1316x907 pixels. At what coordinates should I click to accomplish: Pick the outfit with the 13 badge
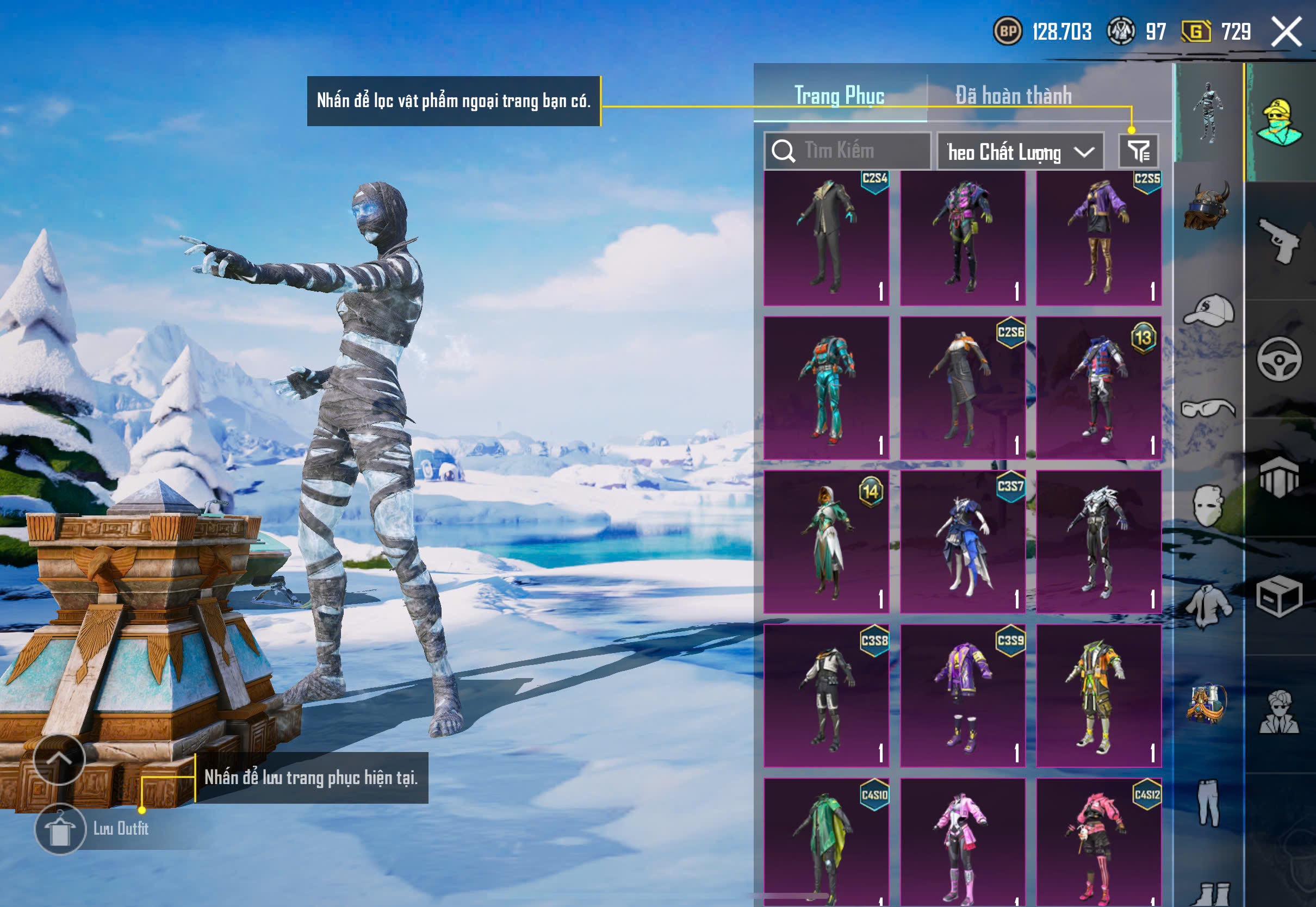[x=1098, y=388]
